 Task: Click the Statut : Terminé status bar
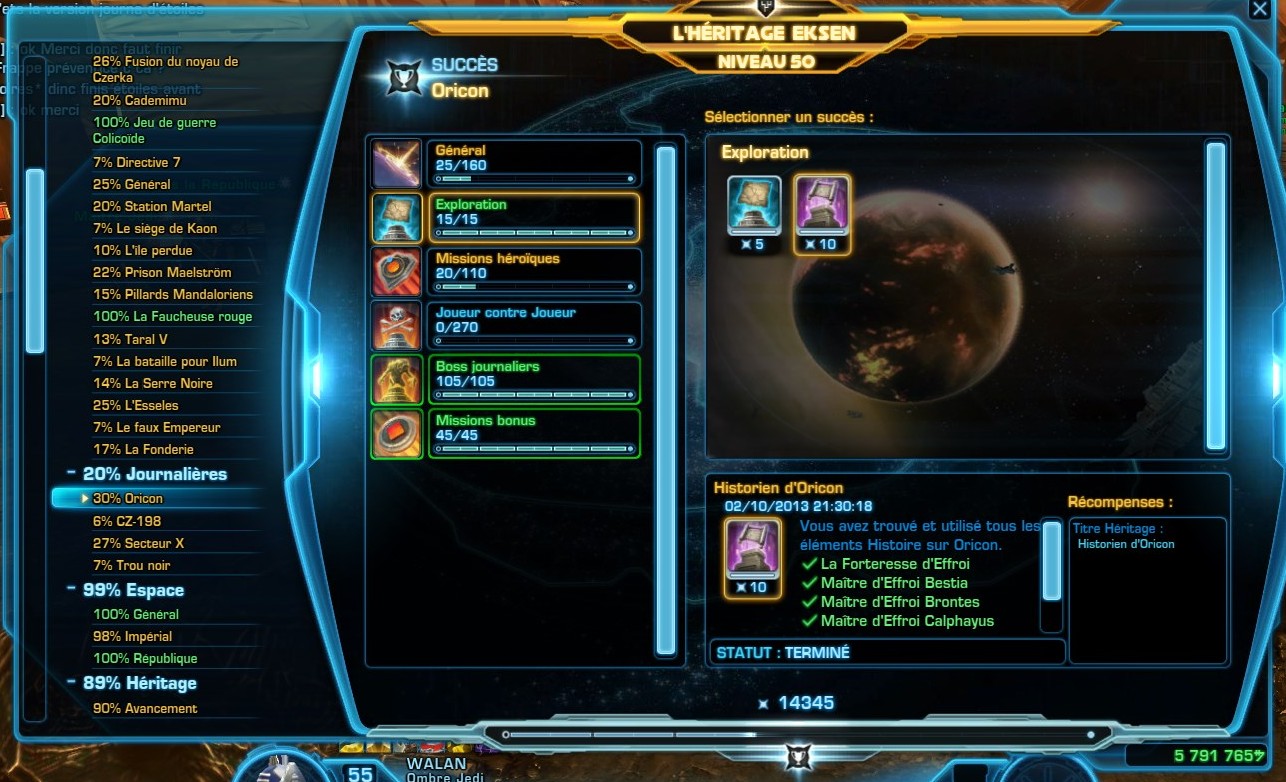coord(885,651)
